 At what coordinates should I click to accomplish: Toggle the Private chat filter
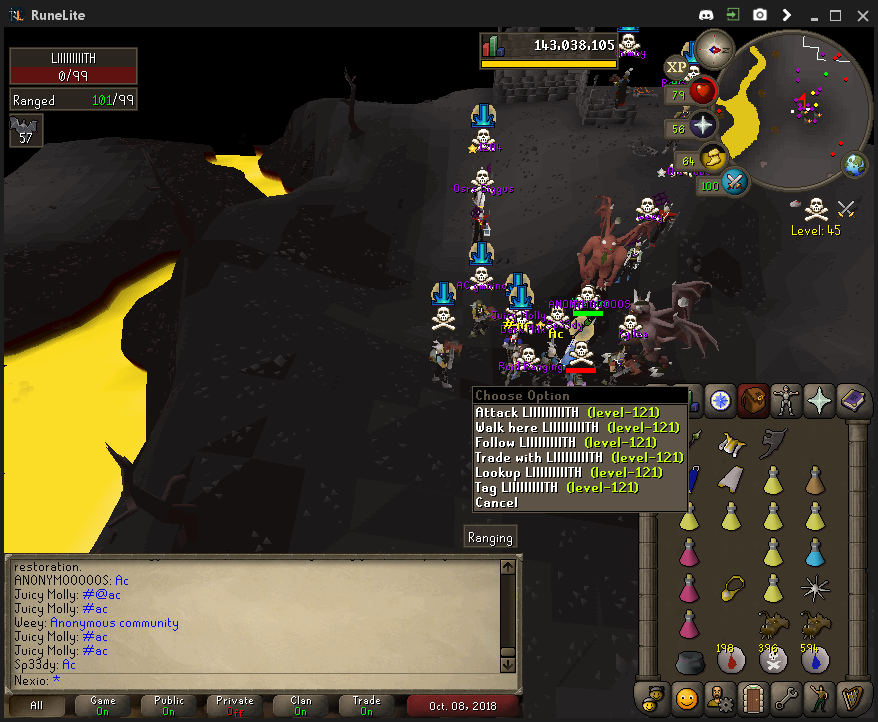point(235,705)
